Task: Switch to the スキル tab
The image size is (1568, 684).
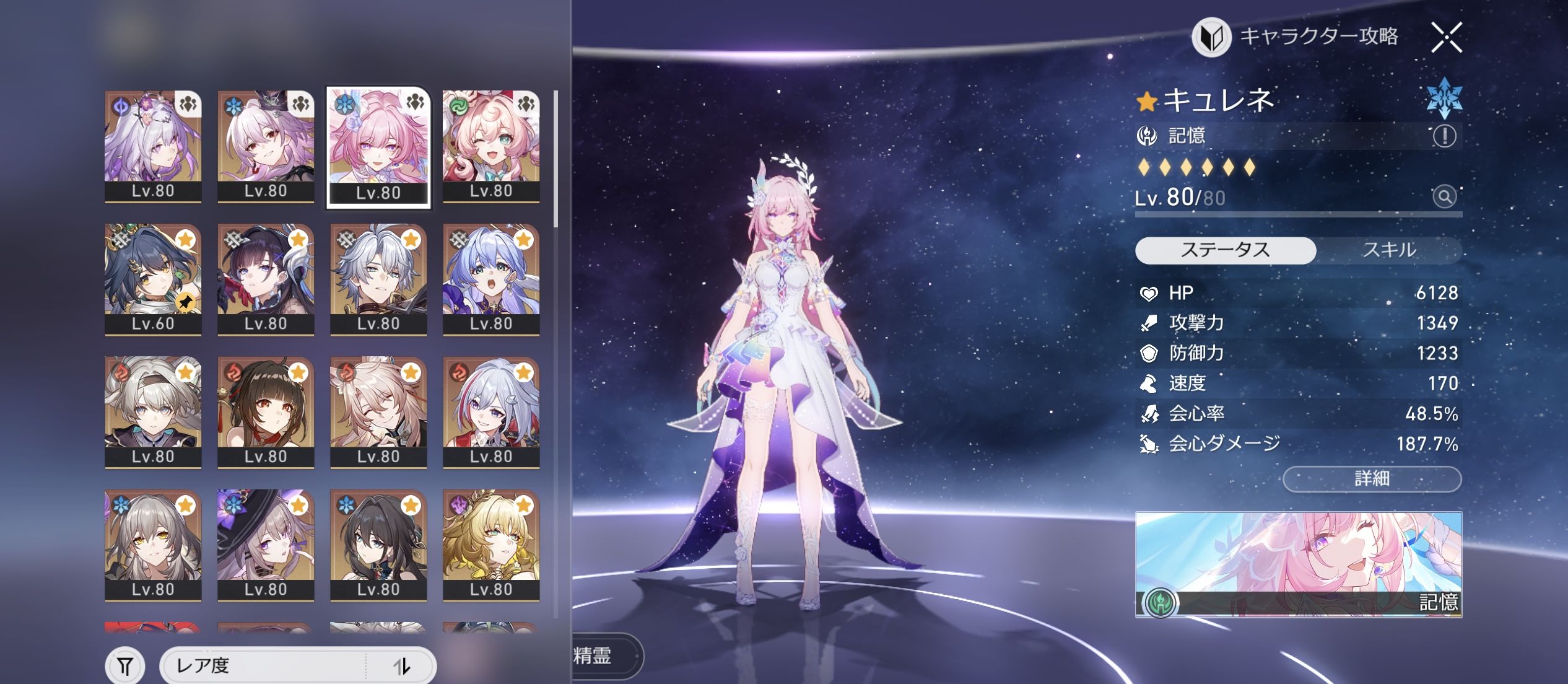Action: (1389, 250)
